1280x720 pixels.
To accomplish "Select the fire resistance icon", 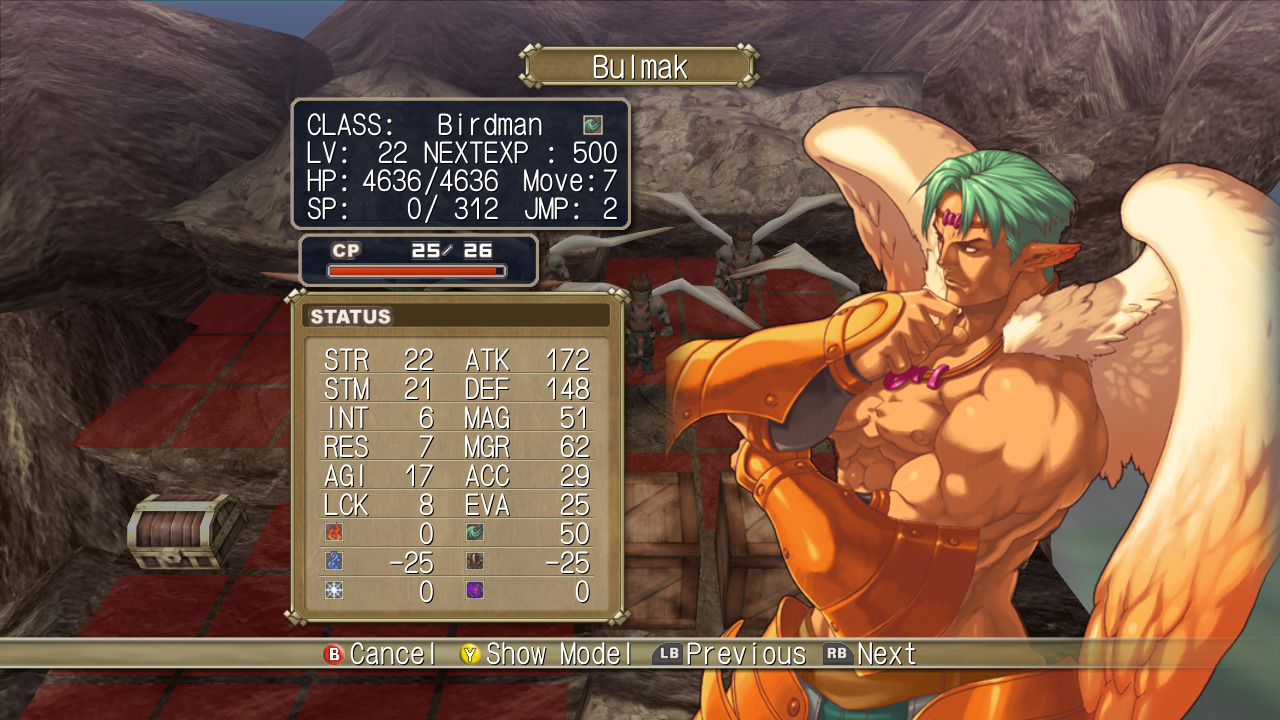I will tap(336, 533).
